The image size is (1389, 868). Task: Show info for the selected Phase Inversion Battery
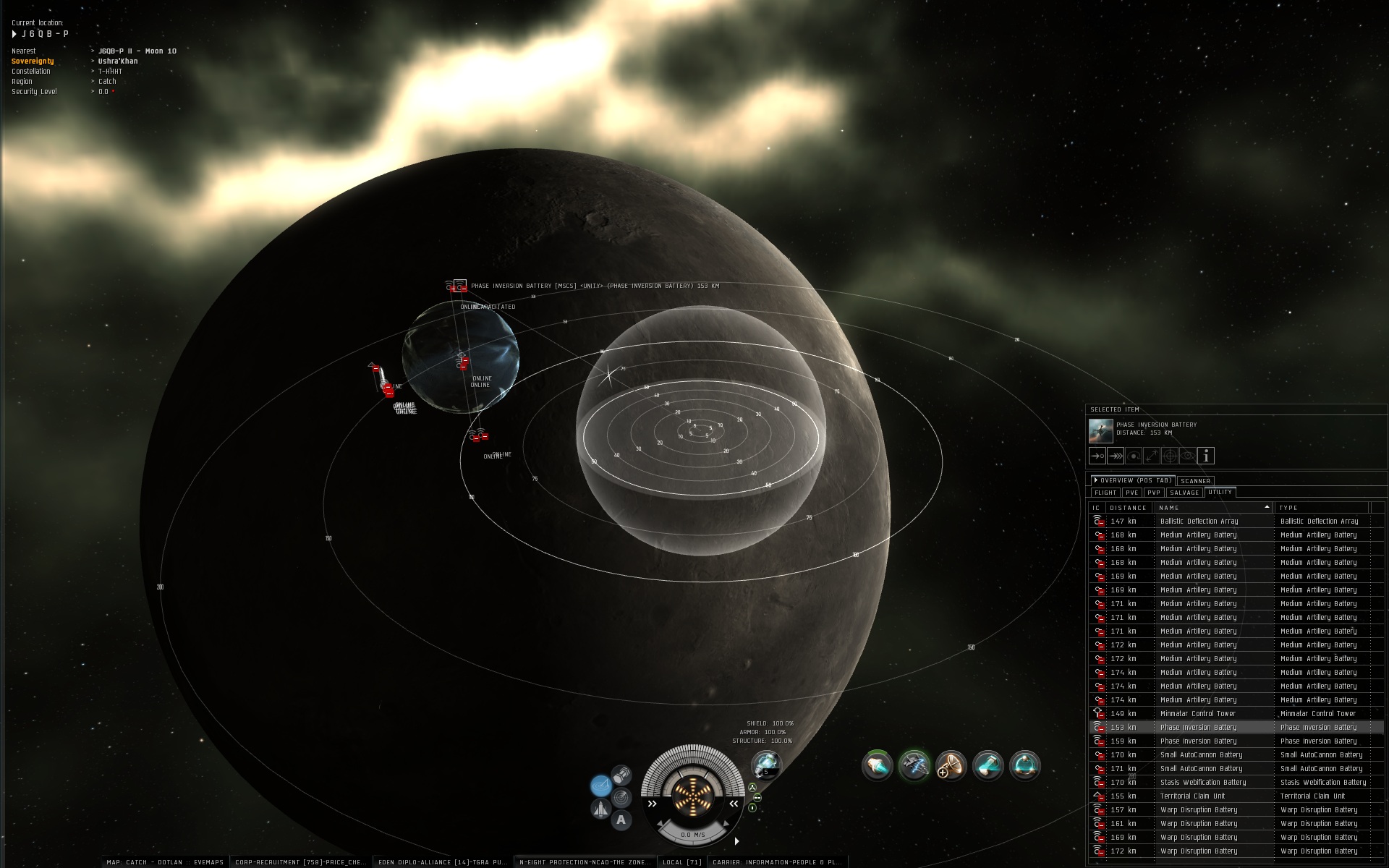point(1206,456)
